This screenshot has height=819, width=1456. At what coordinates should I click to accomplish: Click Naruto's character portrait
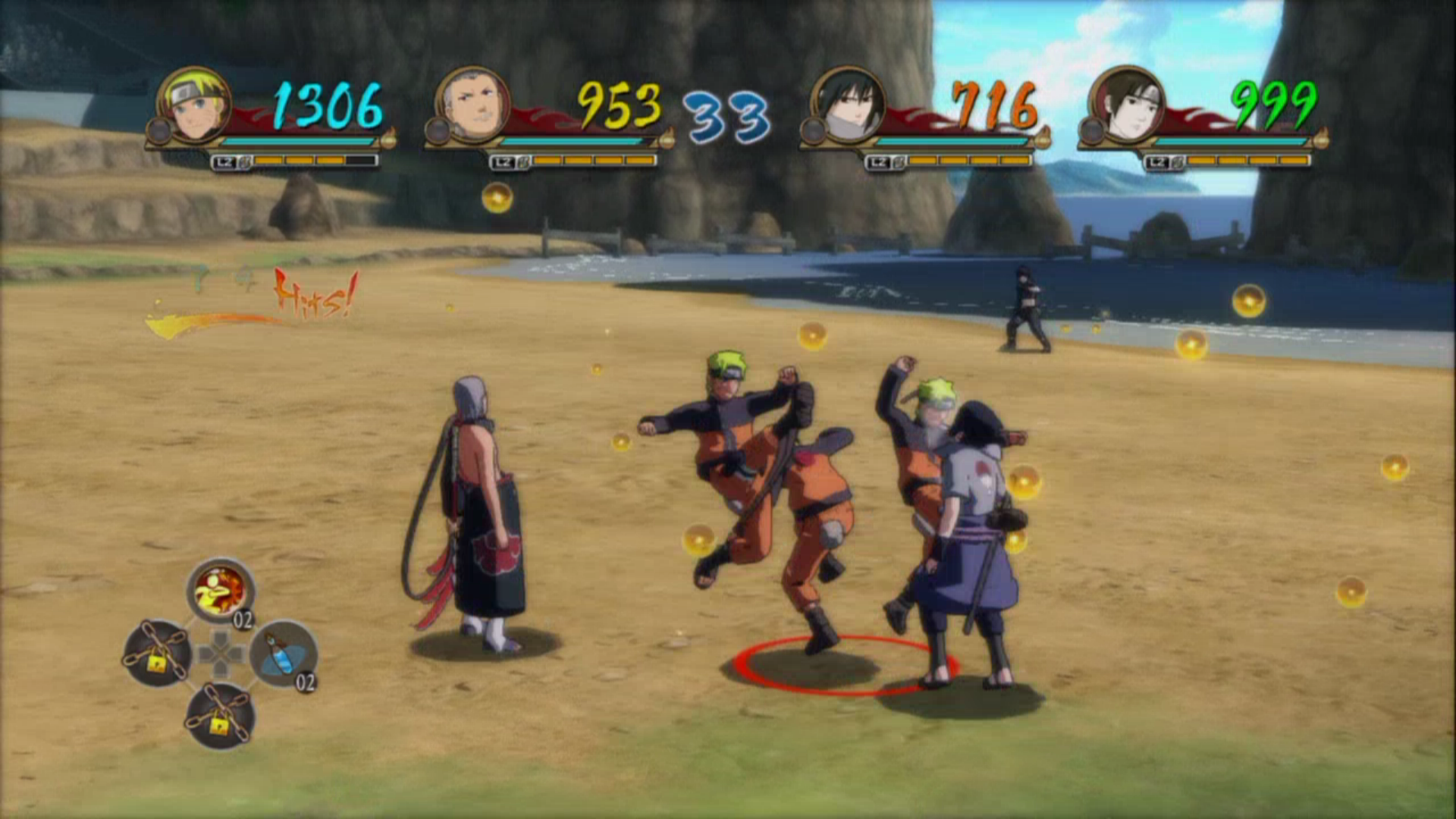[x=194, y=105]
